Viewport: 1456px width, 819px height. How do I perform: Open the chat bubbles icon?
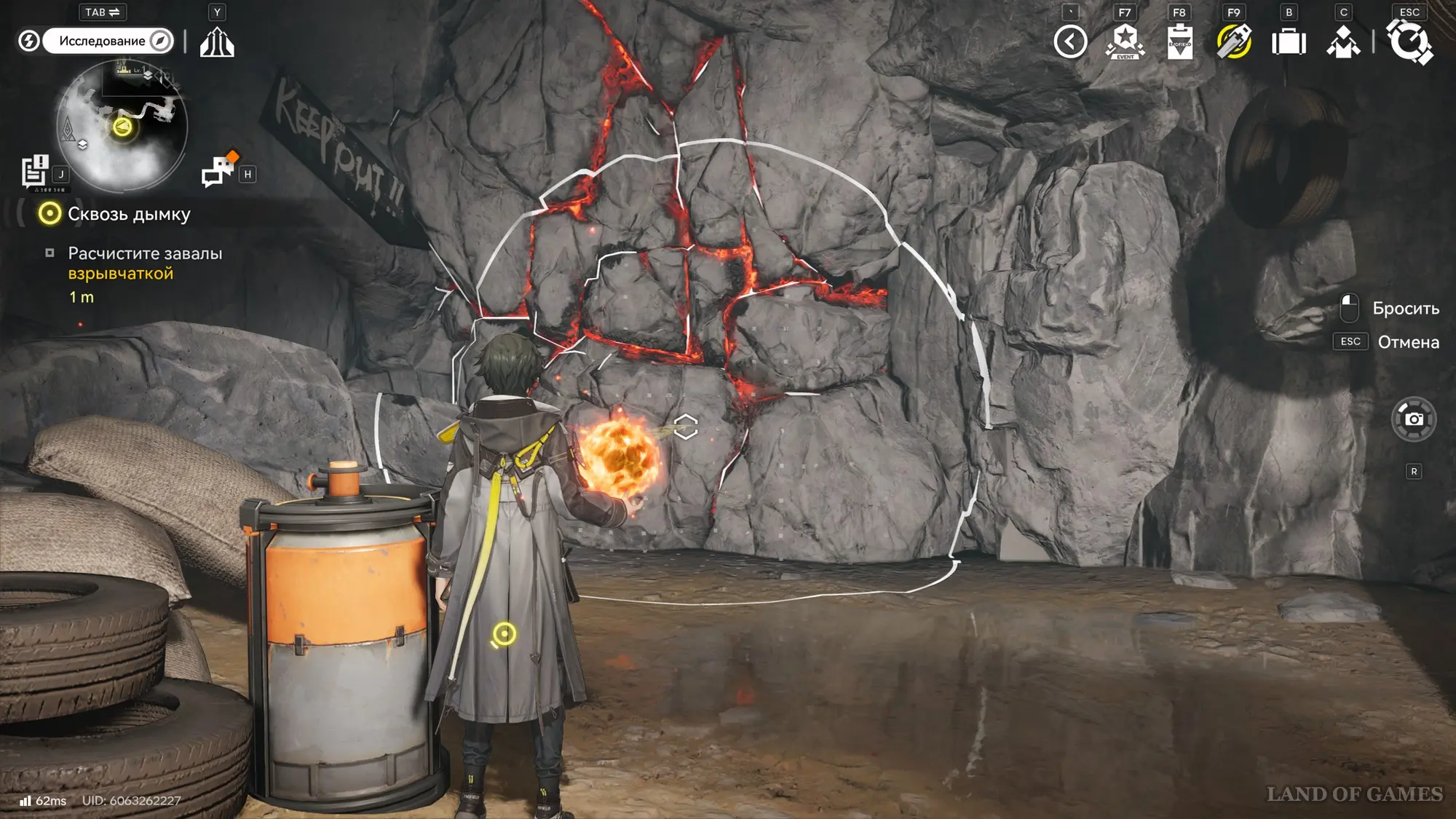[x=219, y=170]
